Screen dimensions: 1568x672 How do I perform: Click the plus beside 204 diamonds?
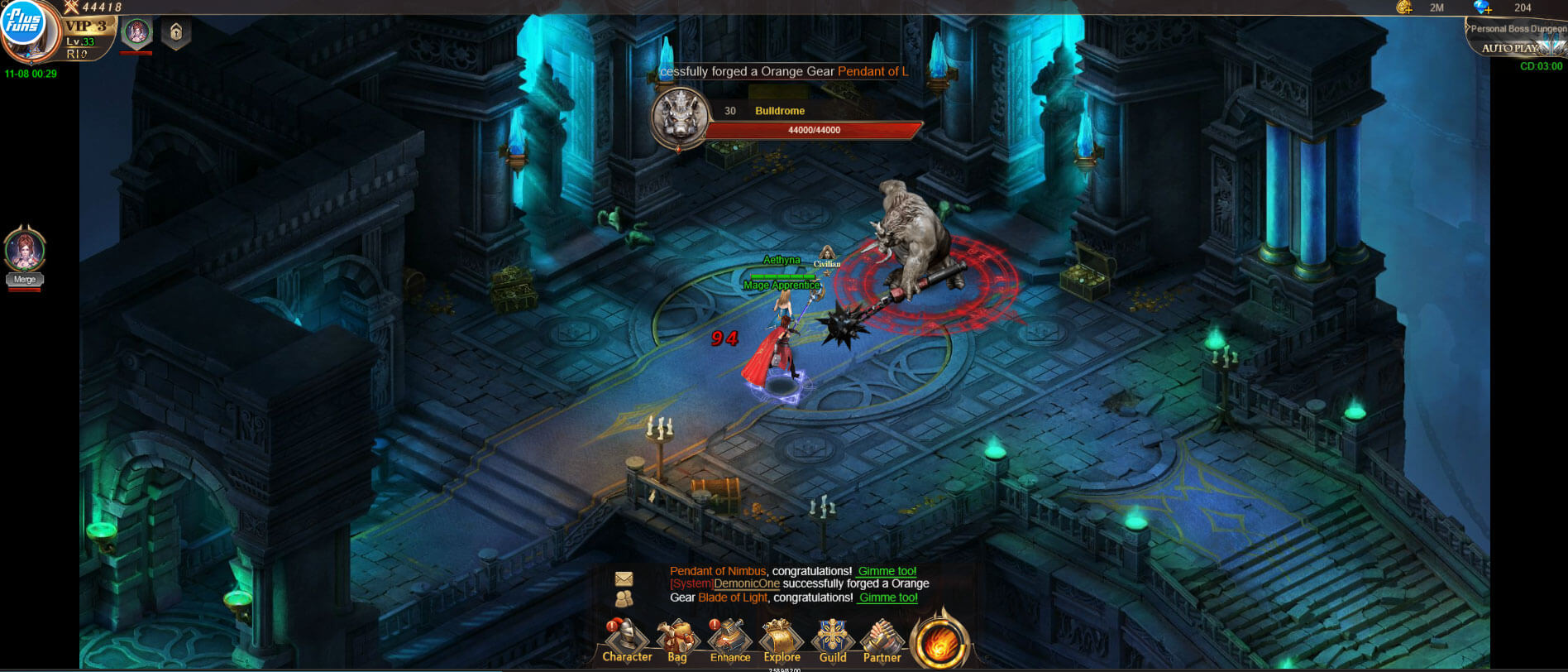tap(1489, 10)
